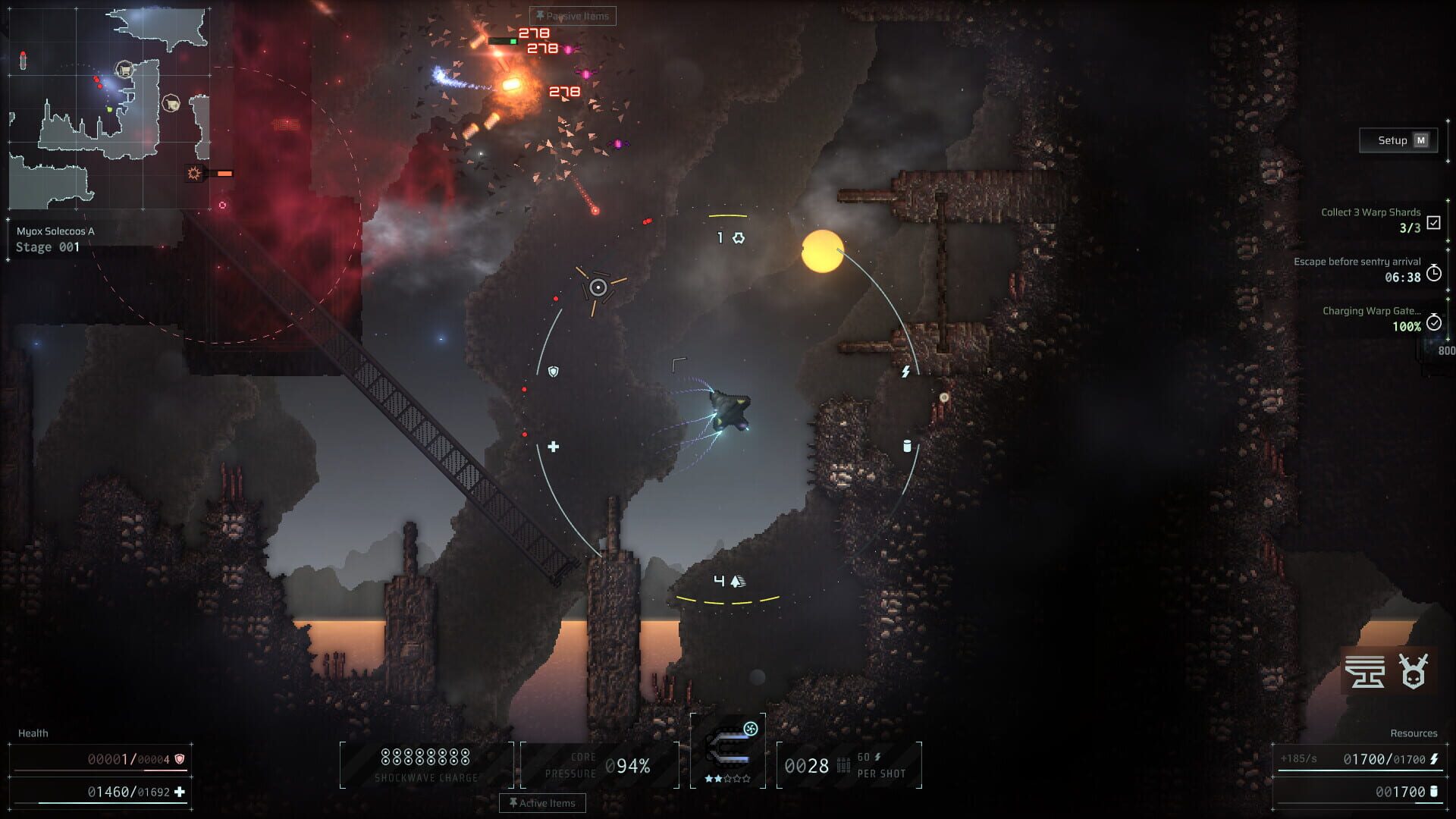Open the Setup panel

pyautogui.click(x=1398, y=140)
